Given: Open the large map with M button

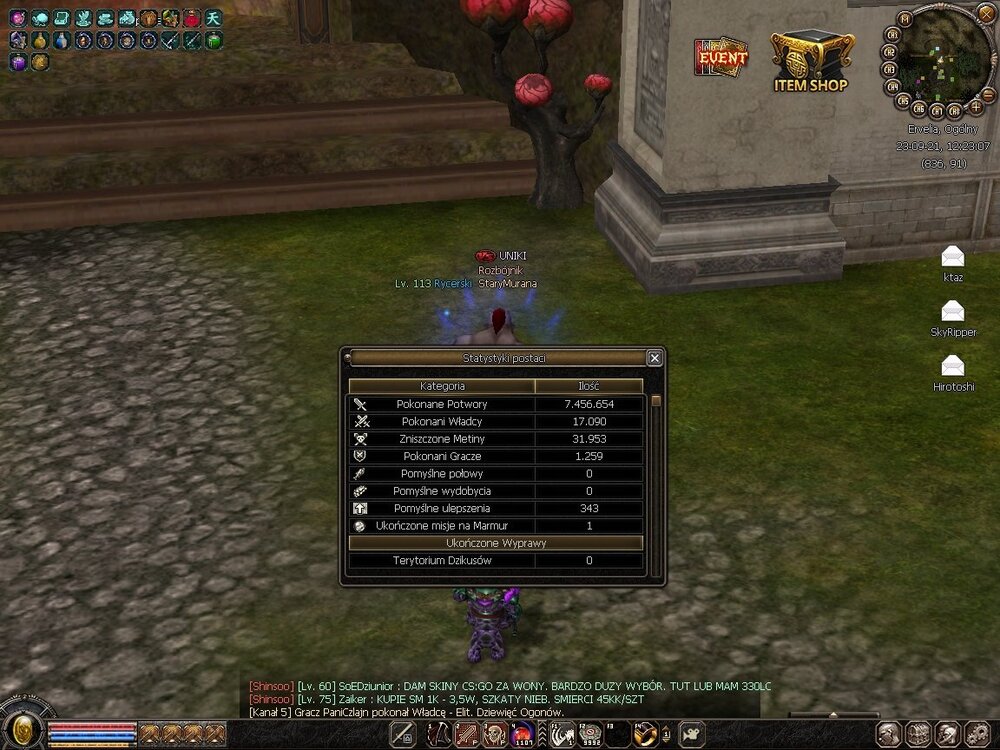Looking at the screenshot, I should pos(905,18).
